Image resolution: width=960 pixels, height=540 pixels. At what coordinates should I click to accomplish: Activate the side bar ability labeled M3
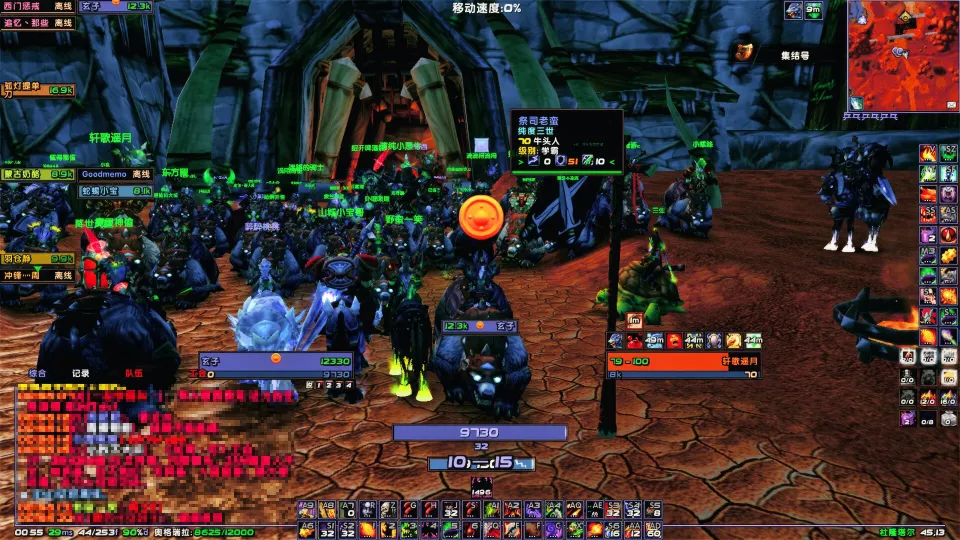coord(927,253)
